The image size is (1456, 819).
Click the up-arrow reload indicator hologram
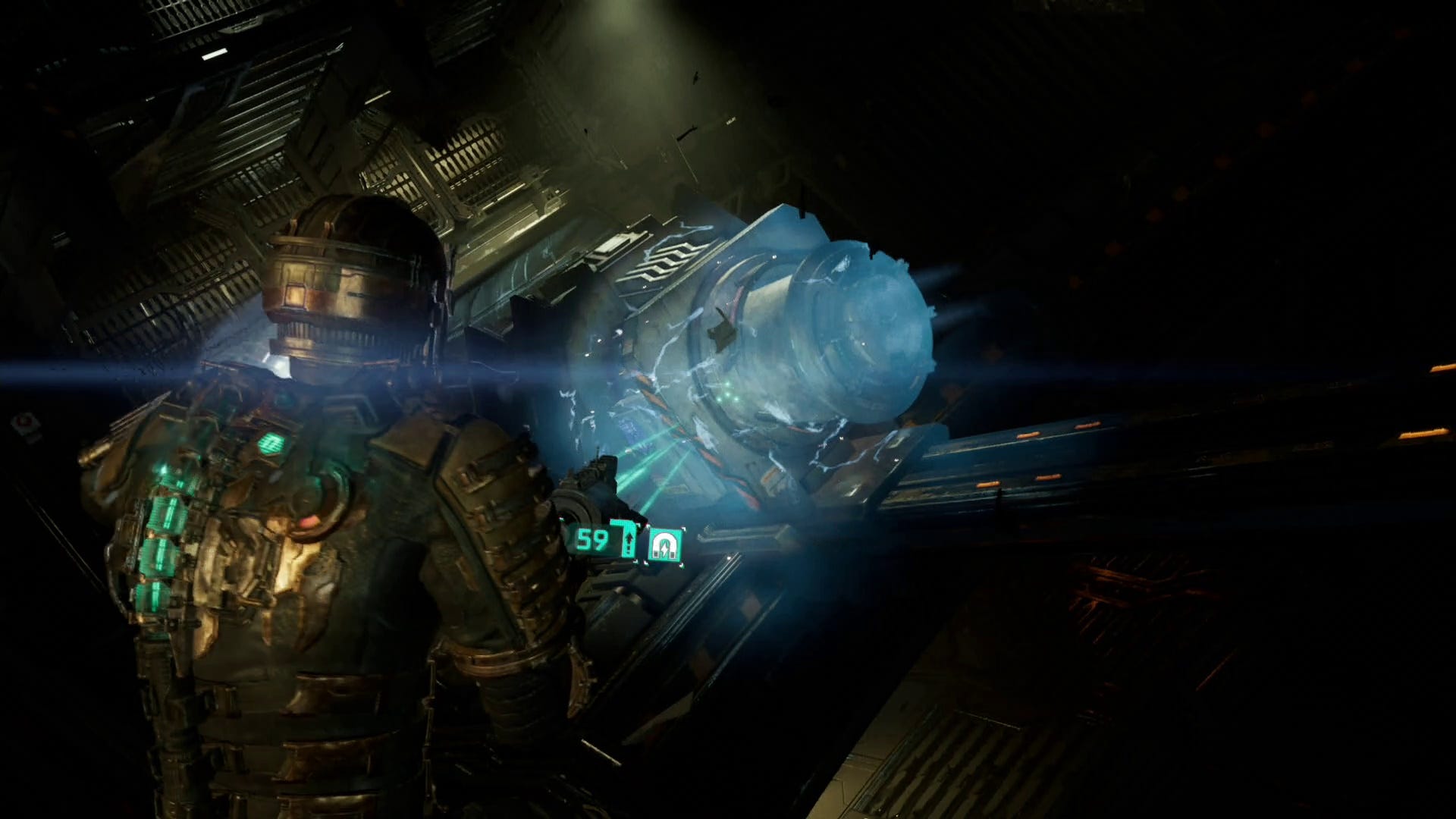[629, 540]
